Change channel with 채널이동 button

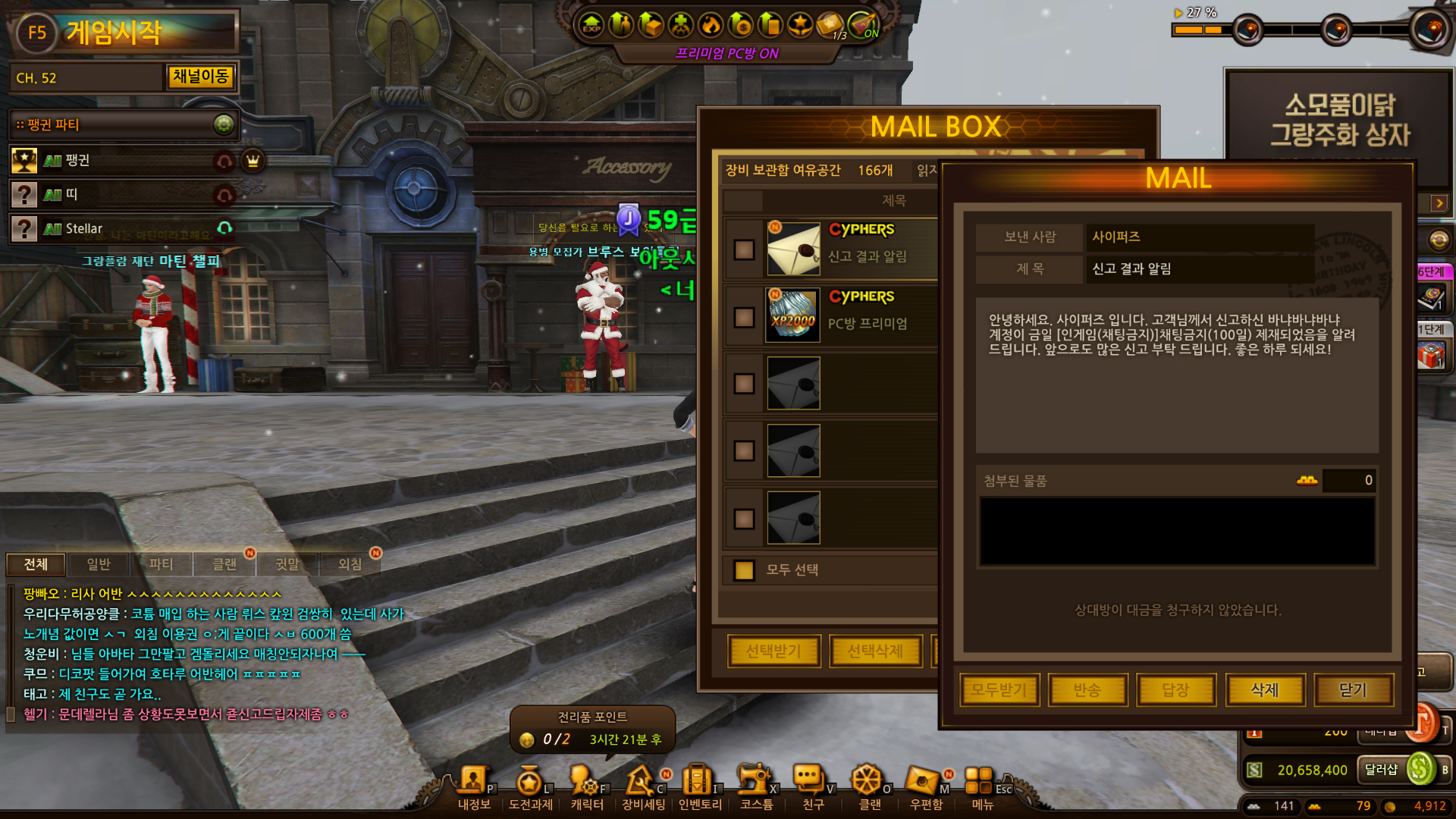(200, 77)
